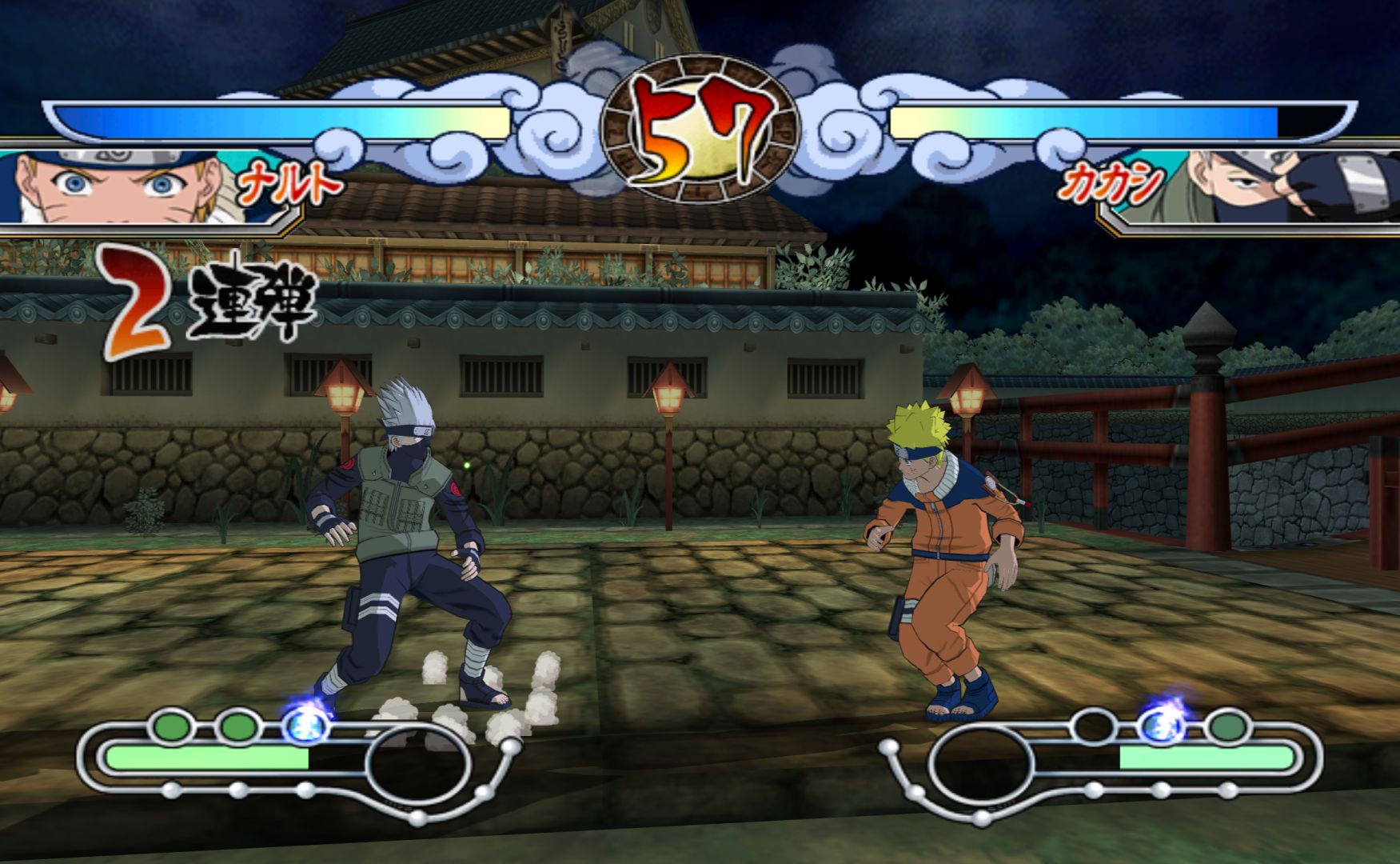Click Naruto's character portrait
The image size is (1400, 864).
120,186
